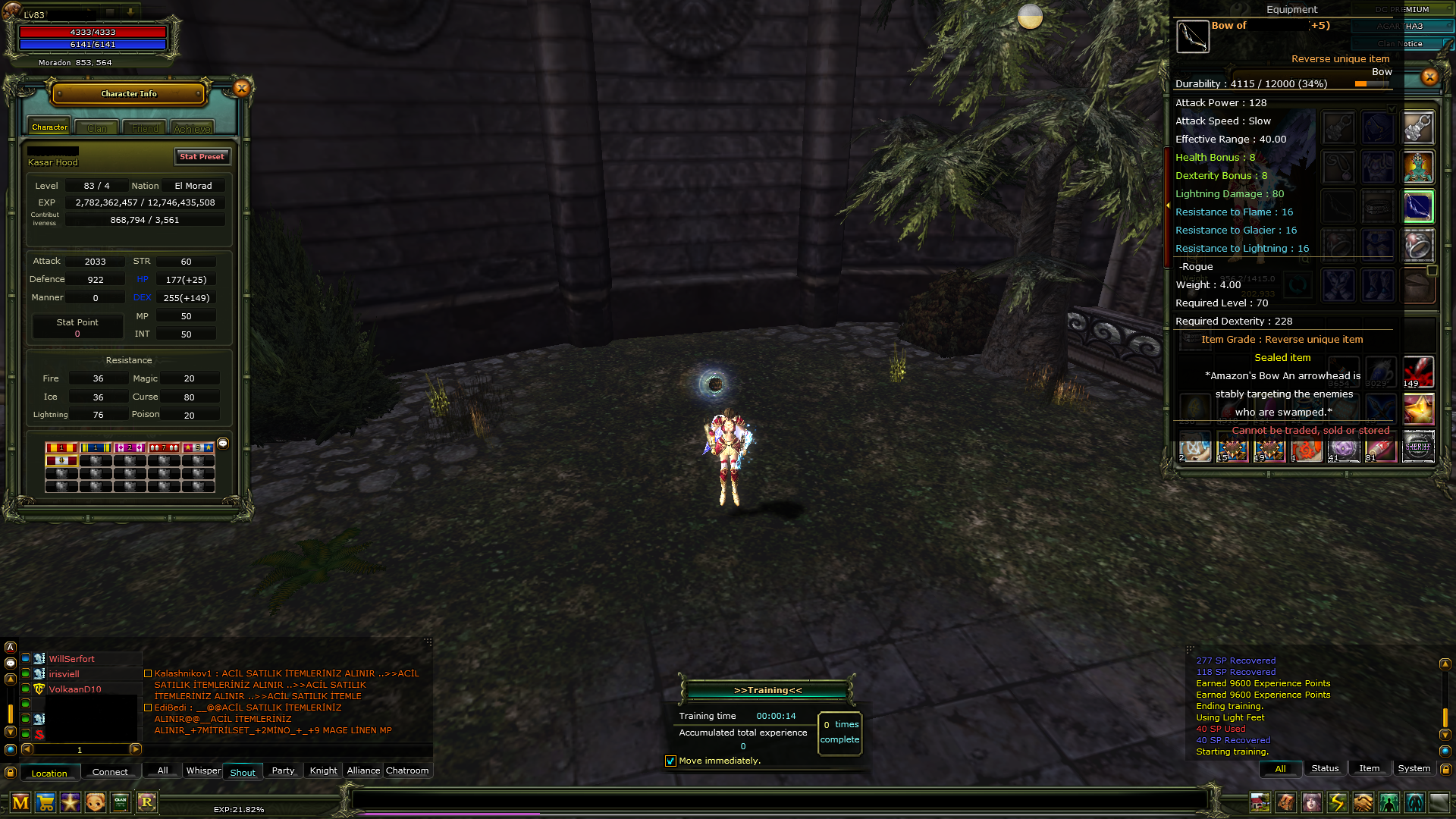Toggle the Move immediately checkbox
Image resolution: width=1456 pixels, height=819 pixels.
[670, 761]
